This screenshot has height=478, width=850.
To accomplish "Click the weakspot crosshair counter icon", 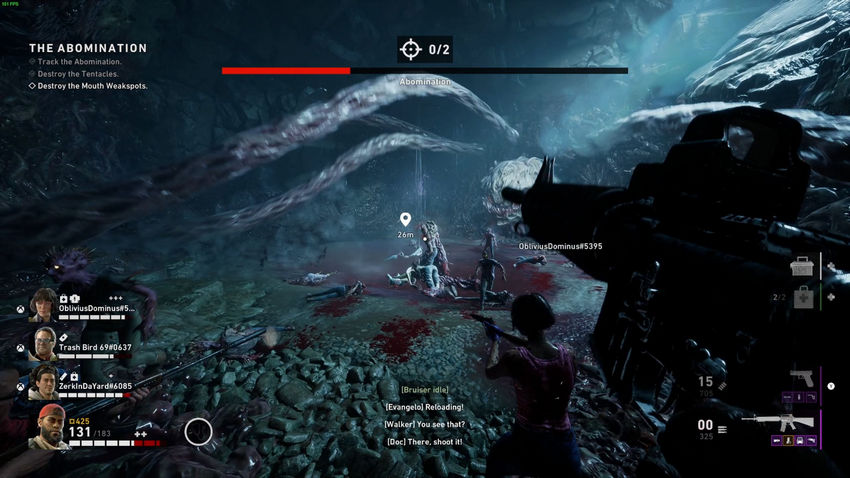I will point(410,49).
